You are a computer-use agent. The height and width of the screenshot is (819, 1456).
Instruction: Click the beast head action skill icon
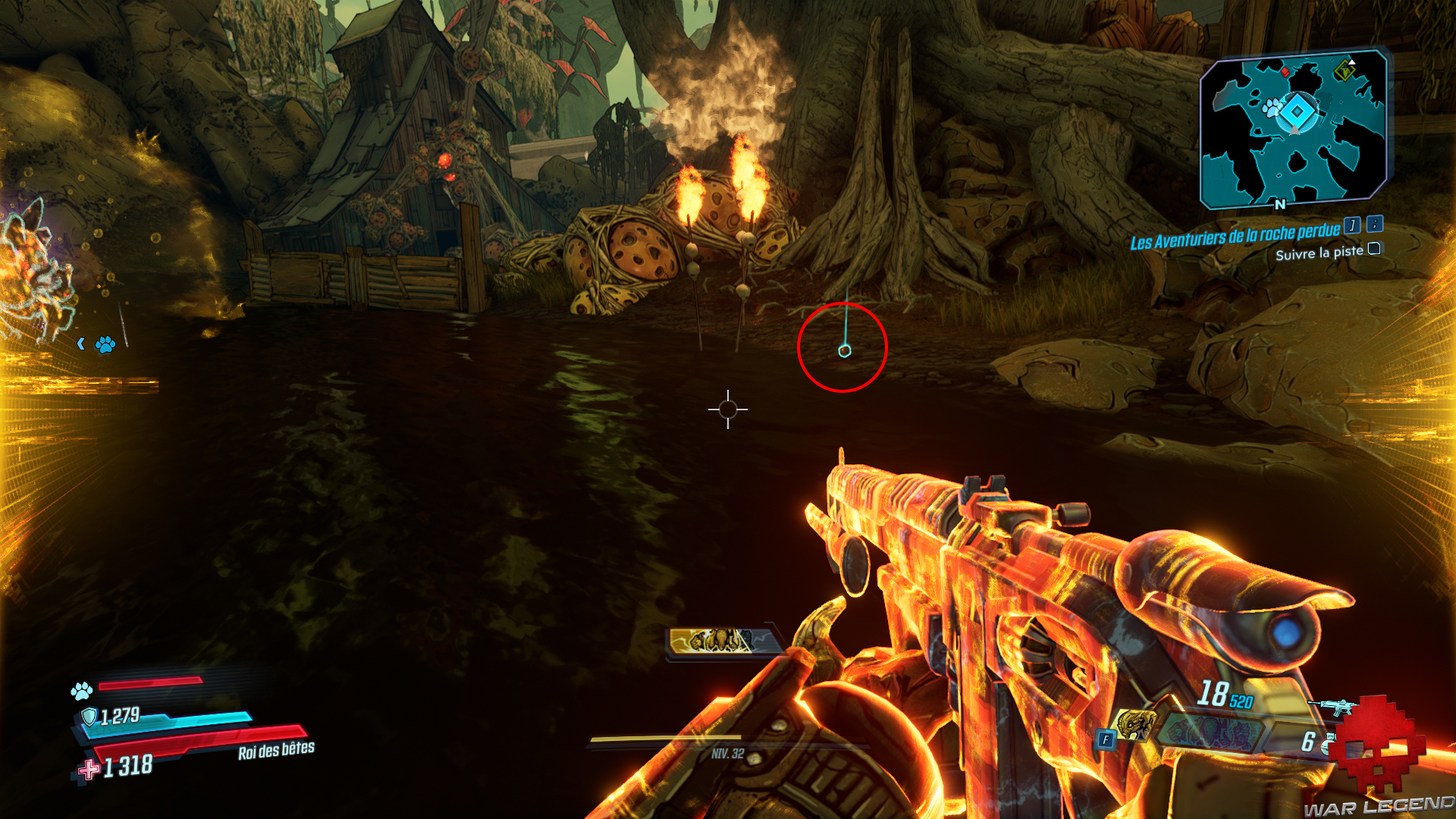pos(1135,725)
